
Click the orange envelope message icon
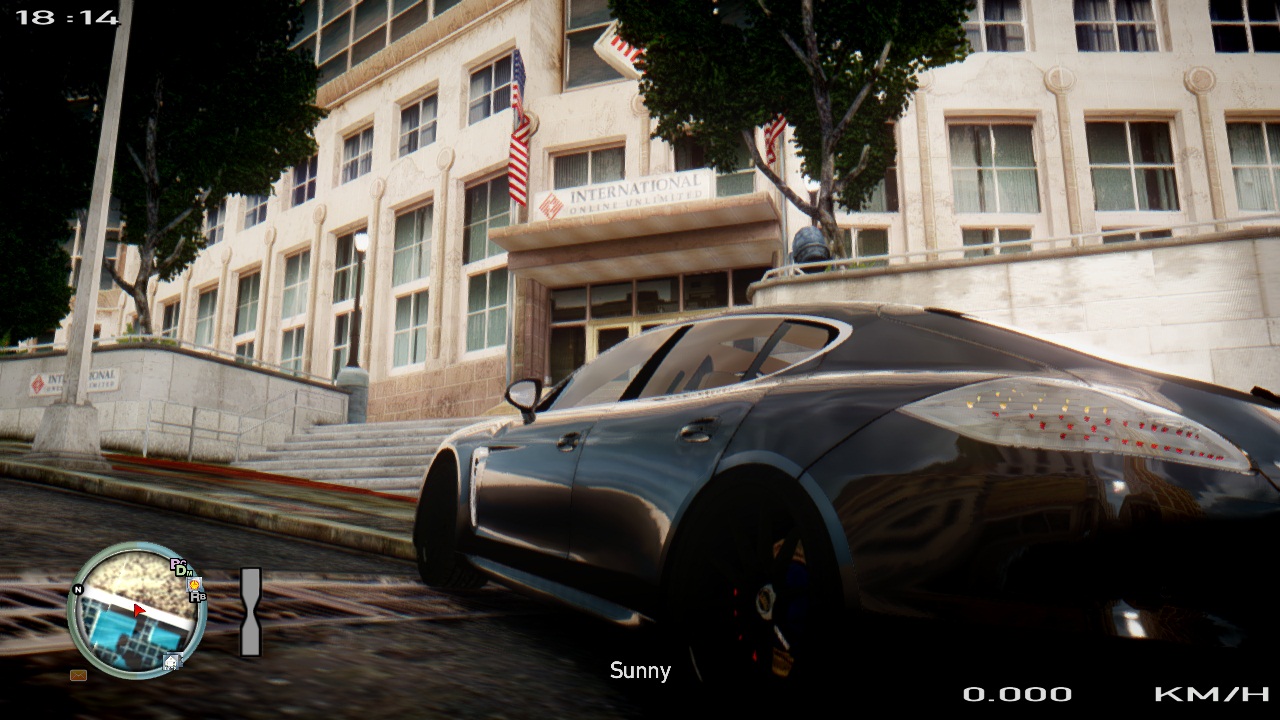pyautogui.click(x=78, y=675)
